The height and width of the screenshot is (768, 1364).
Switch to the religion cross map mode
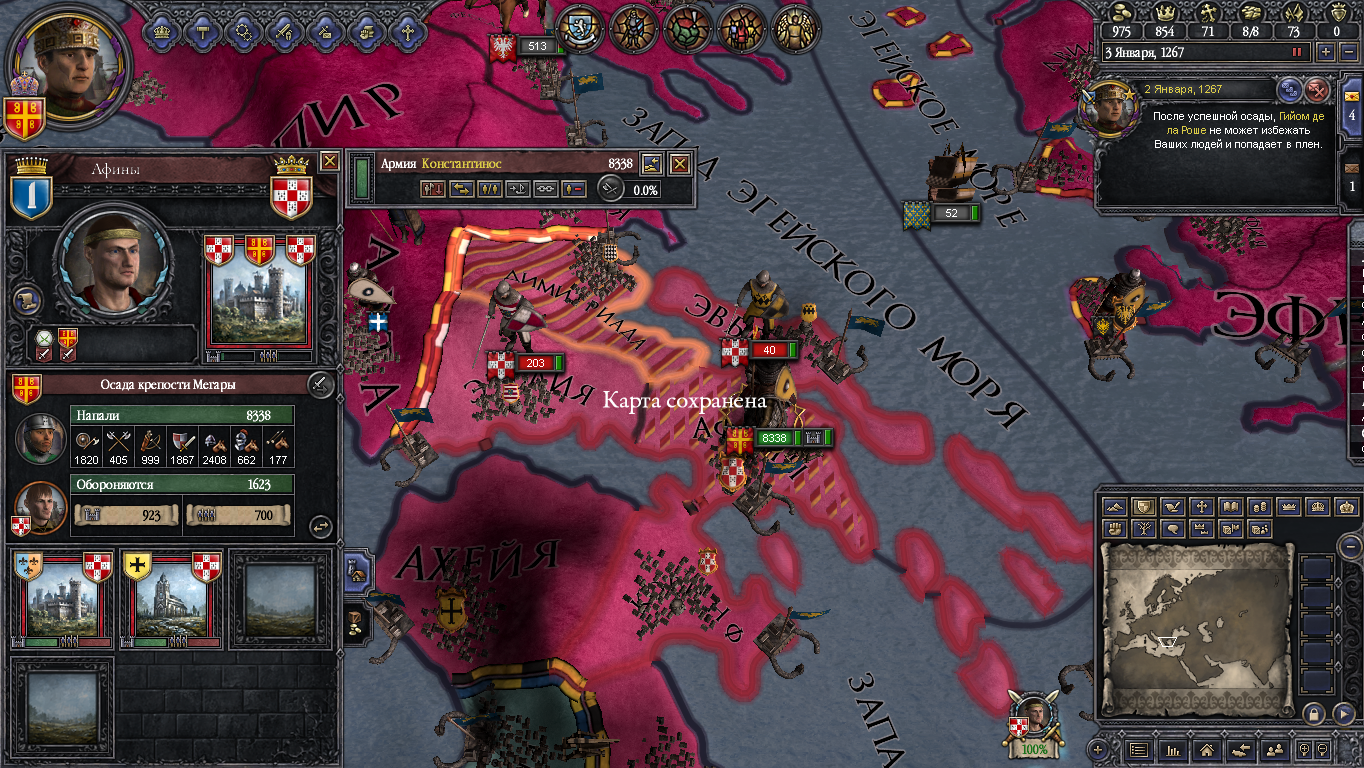click(x=1202, y=507)
